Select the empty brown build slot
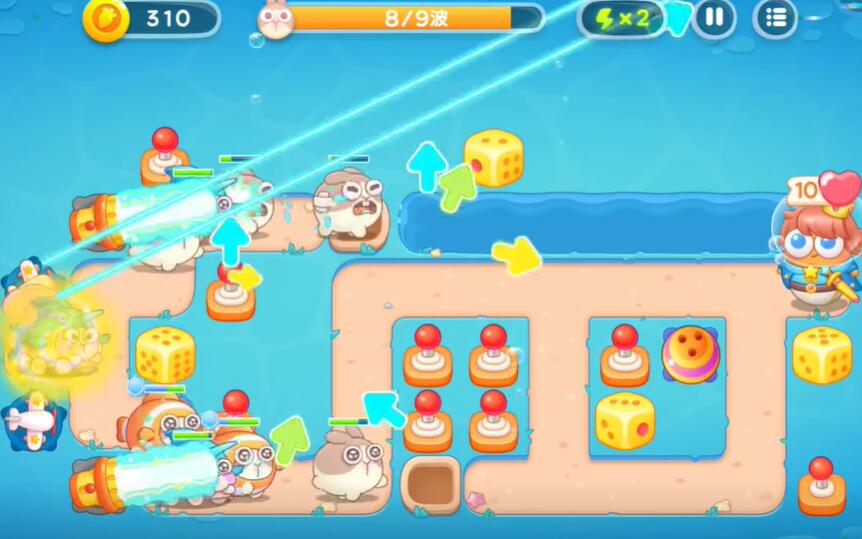Image resolution: width=862 pixels, height=539 pixels. point(431,483)
